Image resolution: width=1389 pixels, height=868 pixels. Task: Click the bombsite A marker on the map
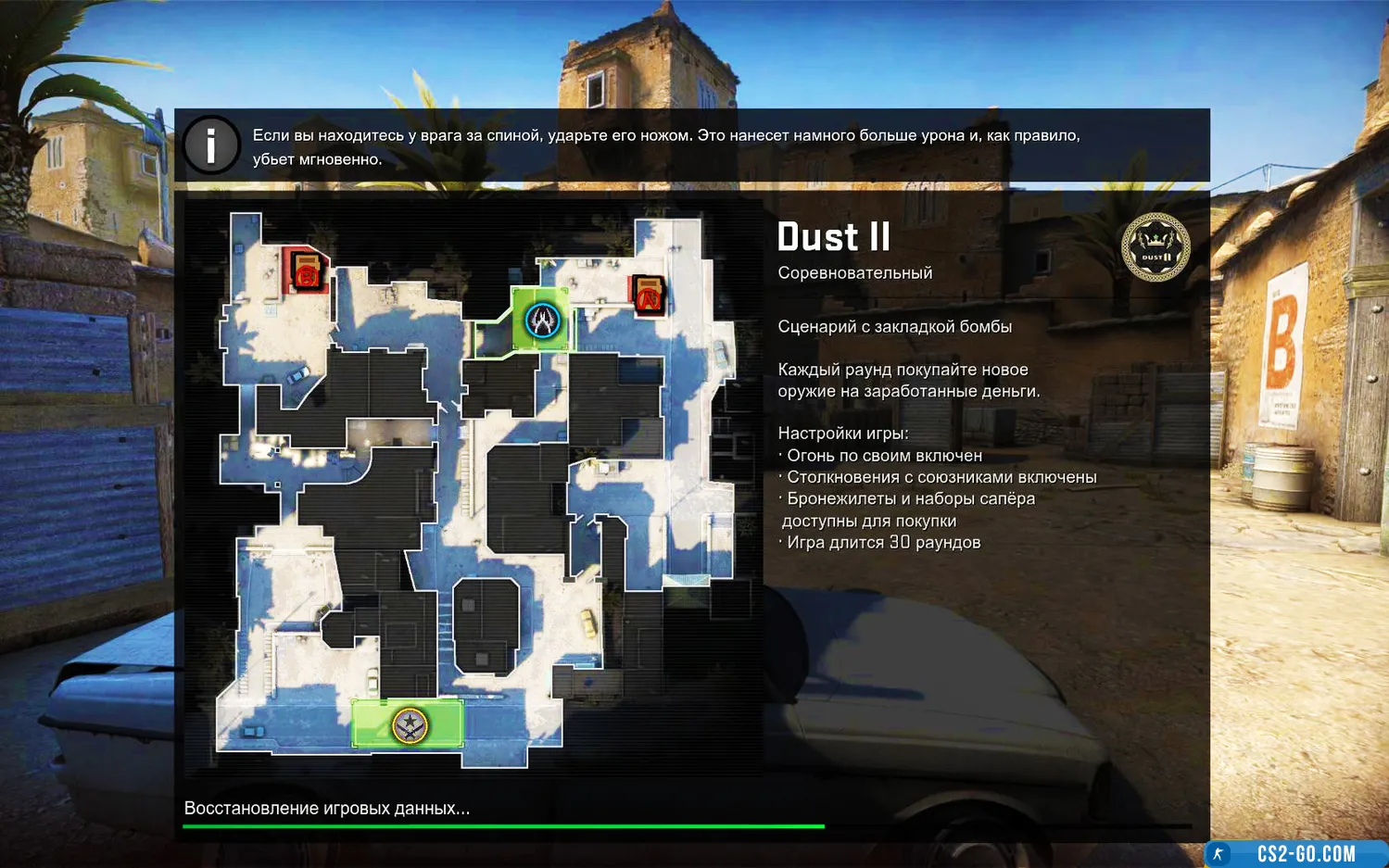click(x=649, y=296)
